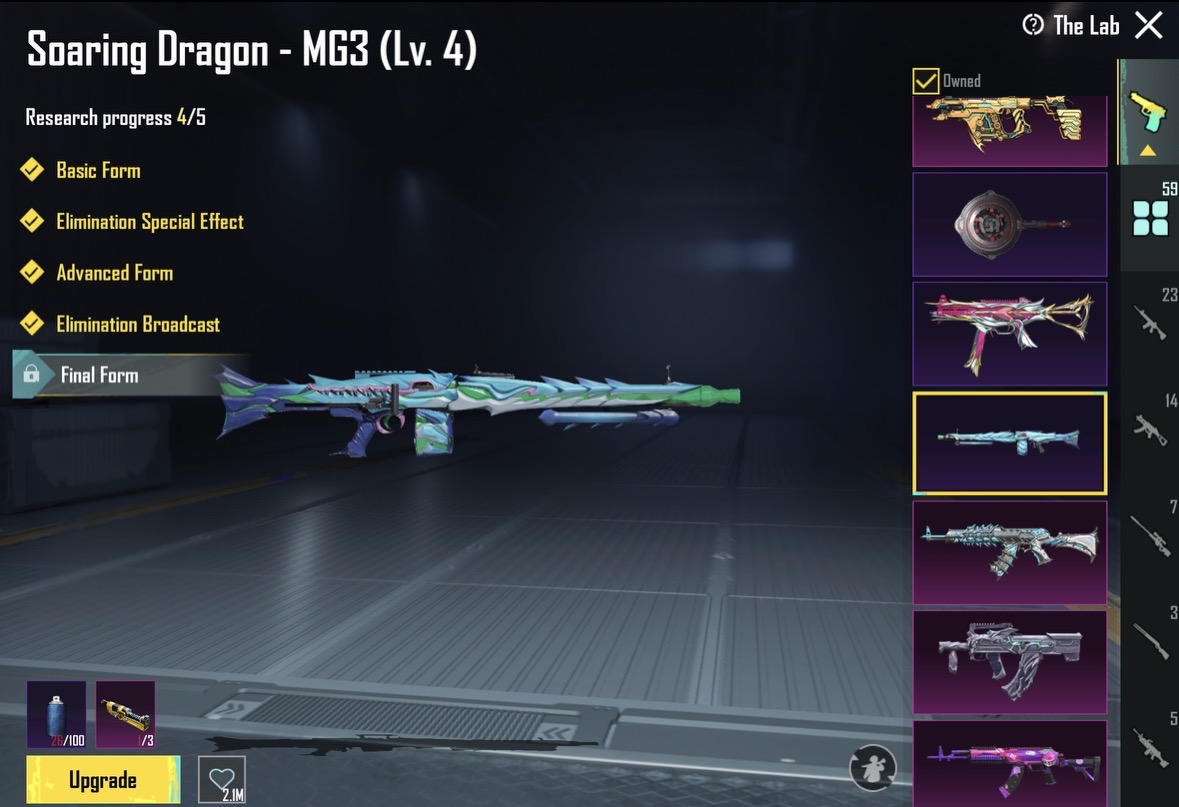Image resolution: width=1179 pixels, height=807 pixels.
Task: Click the blue spray paint material
Action: (x=56, y=714)
